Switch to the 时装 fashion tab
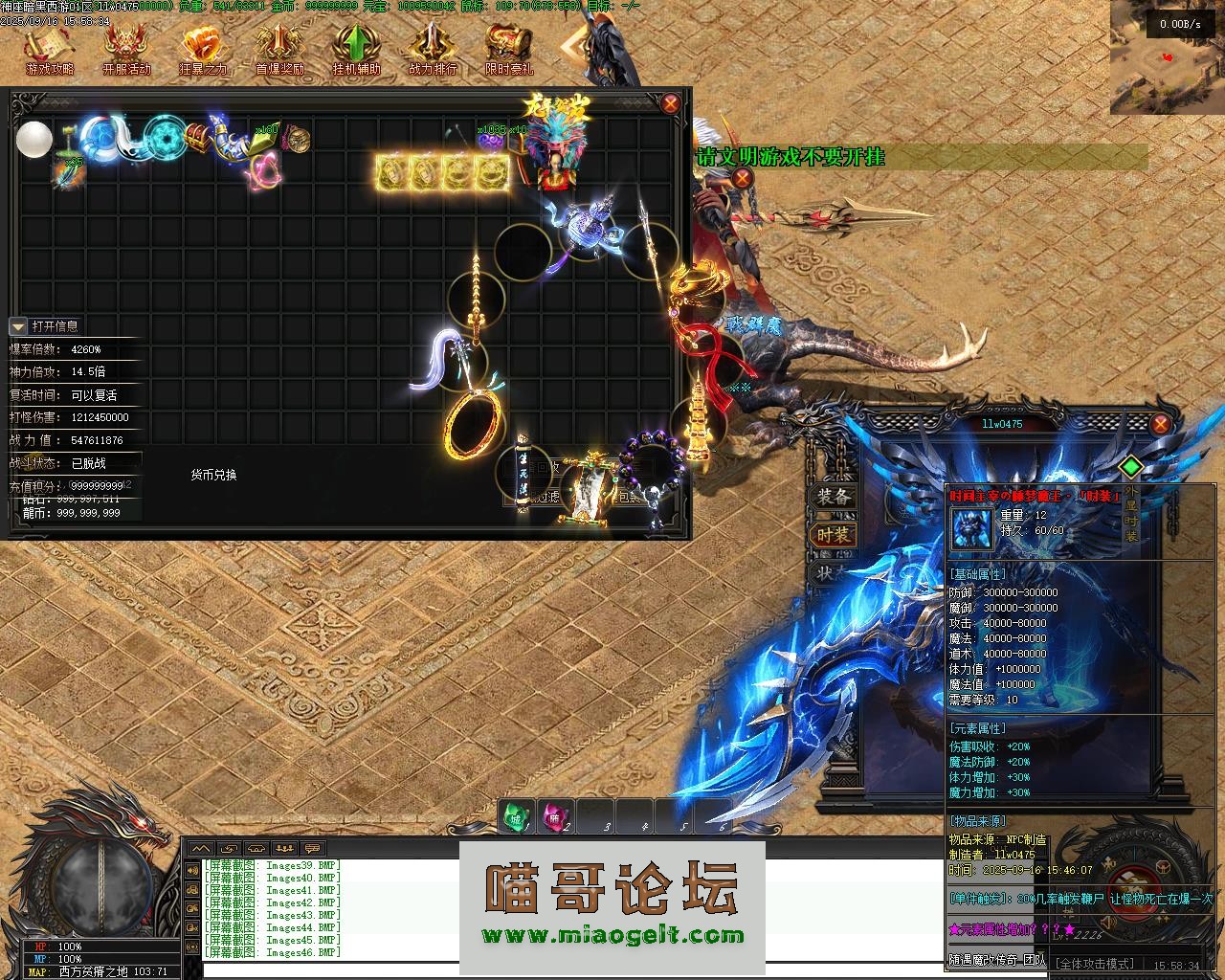Image resolution: width=1225 pixels, height=980 pixels. click(x=833, y=535)
